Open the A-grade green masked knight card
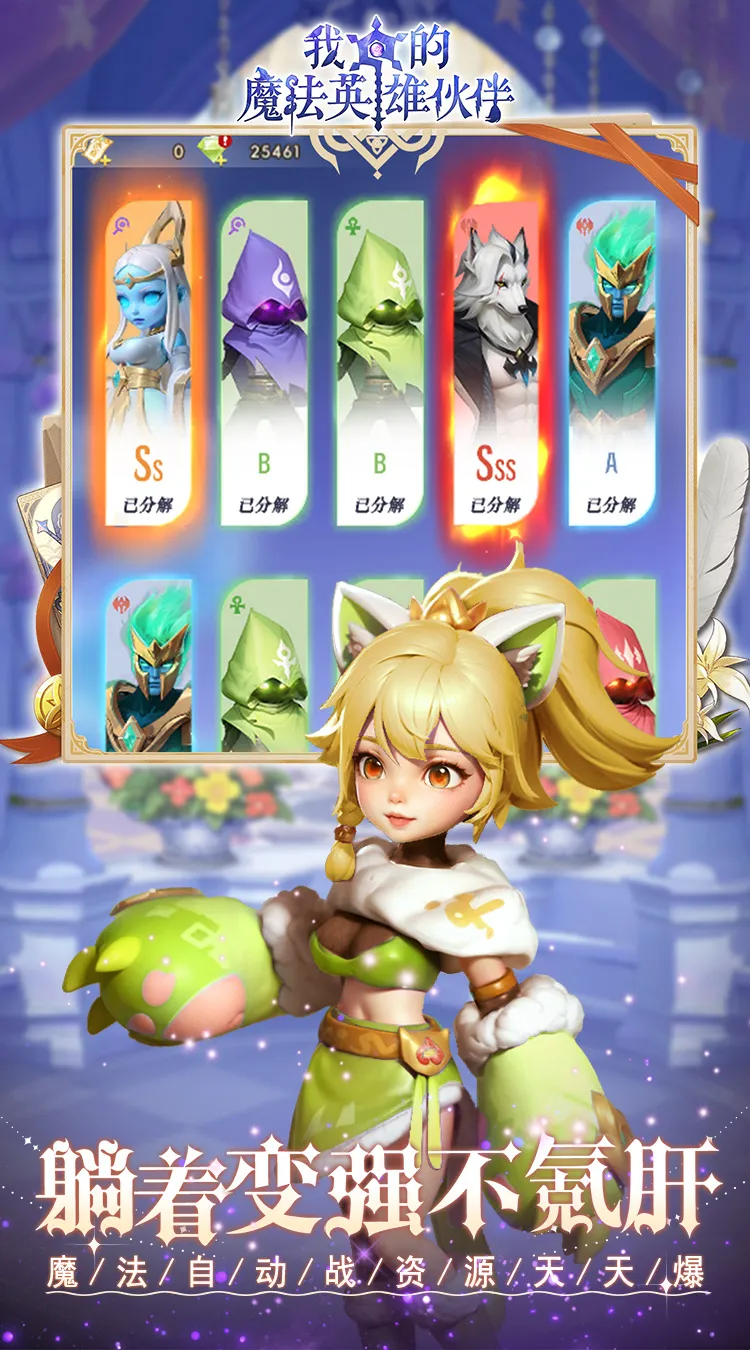 point(612,360)
